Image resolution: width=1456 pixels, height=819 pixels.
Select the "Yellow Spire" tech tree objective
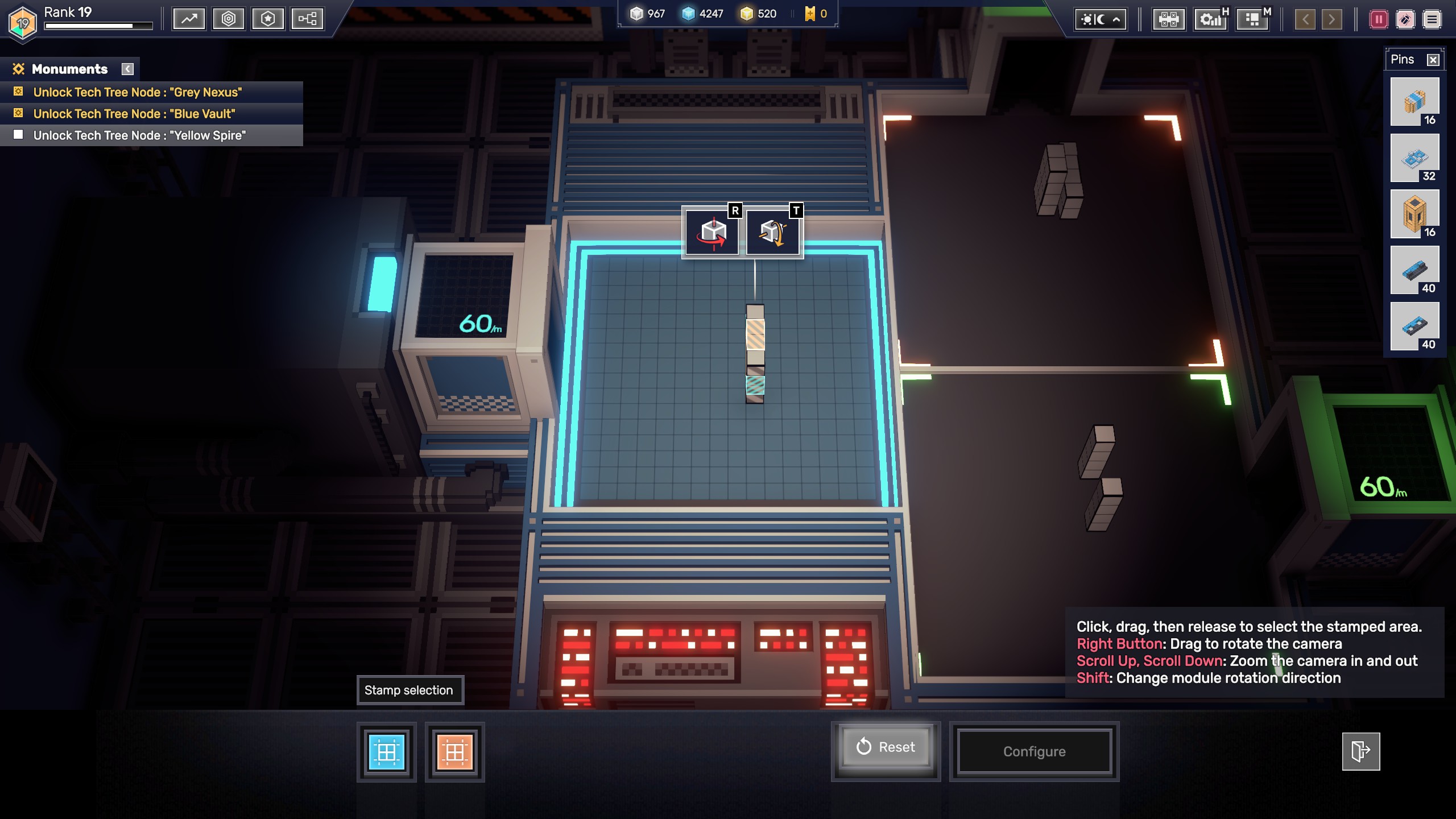(x=139, y=135)
